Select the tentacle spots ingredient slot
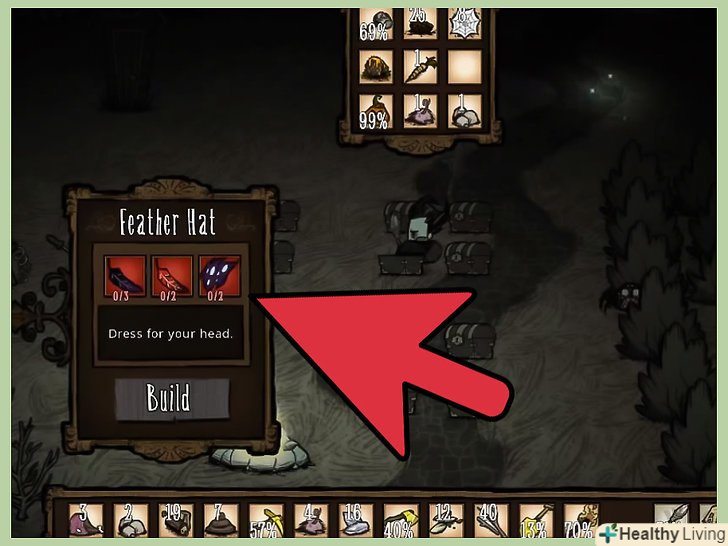 (216, 278)
